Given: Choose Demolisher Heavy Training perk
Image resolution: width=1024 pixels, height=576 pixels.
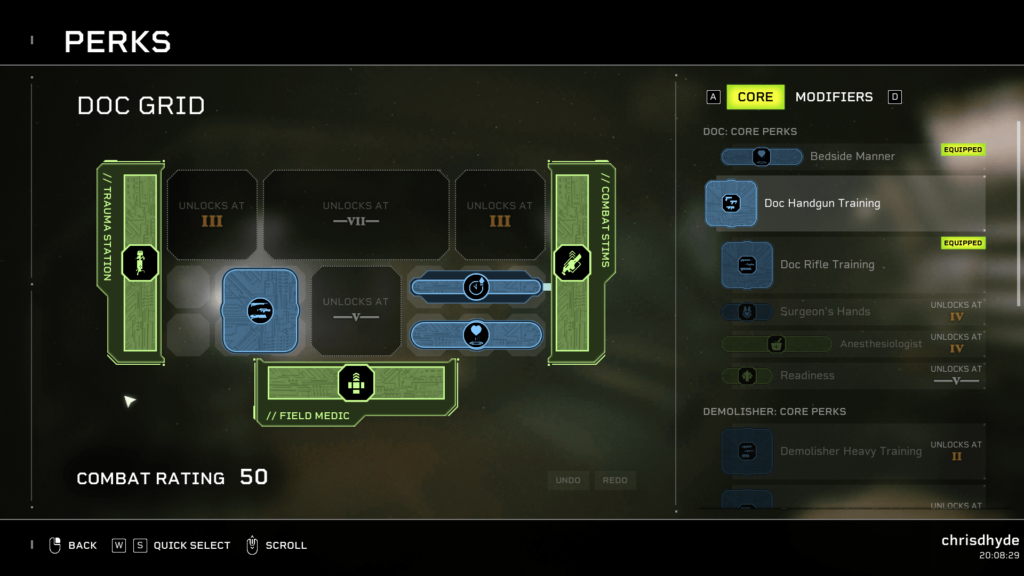Looking at the screenshot, I should pos(850,452).
